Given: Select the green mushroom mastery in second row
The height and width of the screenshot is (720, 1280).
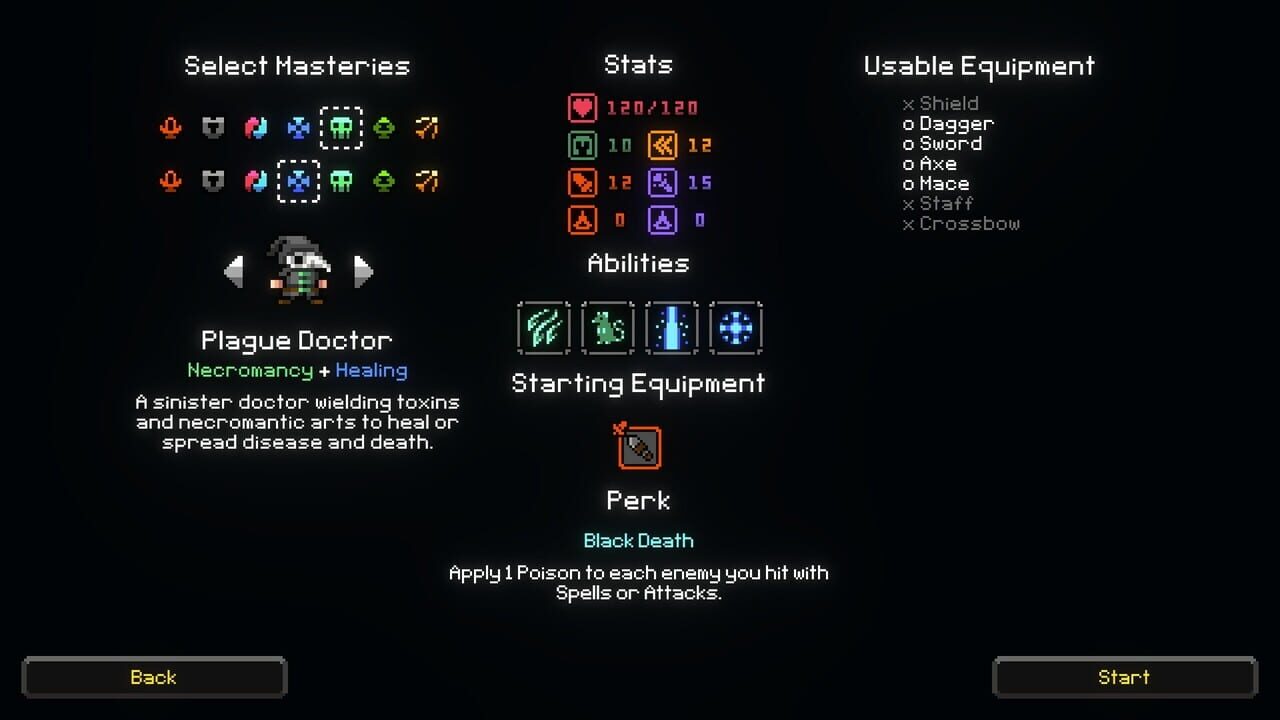Looking at the screenshot, I should (385, 181).
